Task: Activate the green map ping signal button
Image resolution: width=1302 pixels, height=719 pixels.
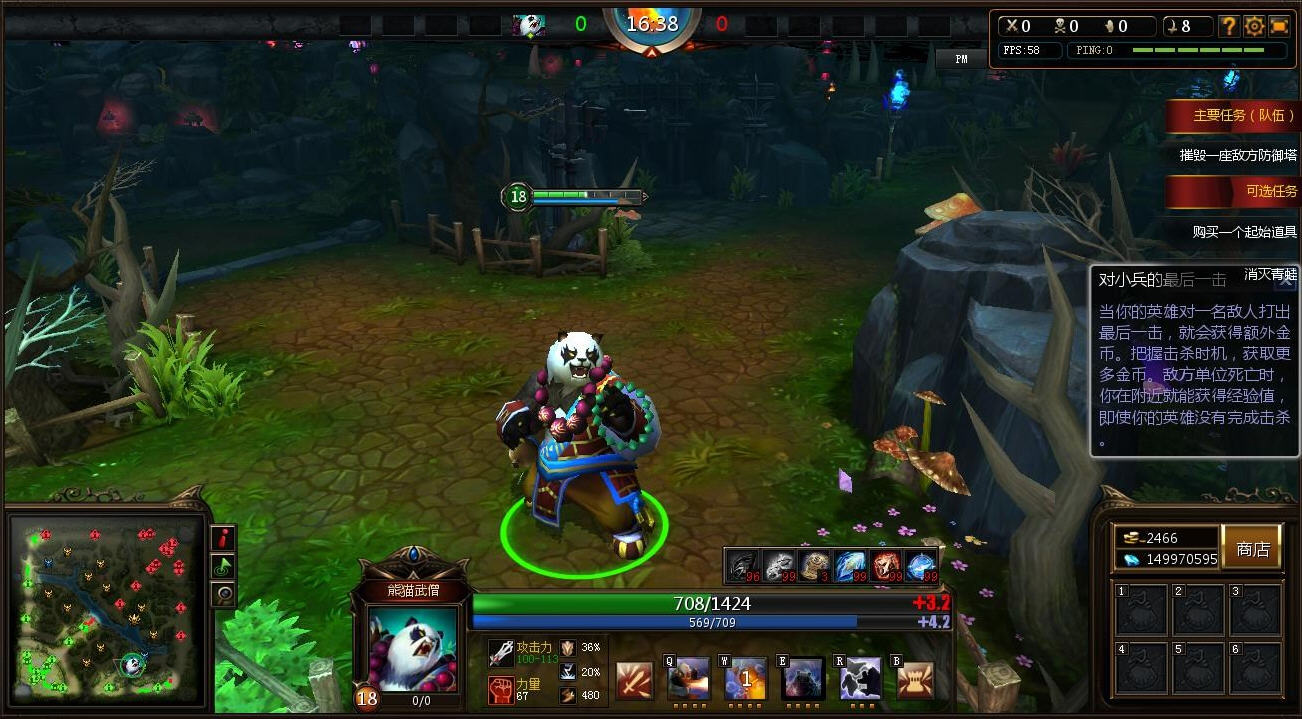Action: (223, 567)
